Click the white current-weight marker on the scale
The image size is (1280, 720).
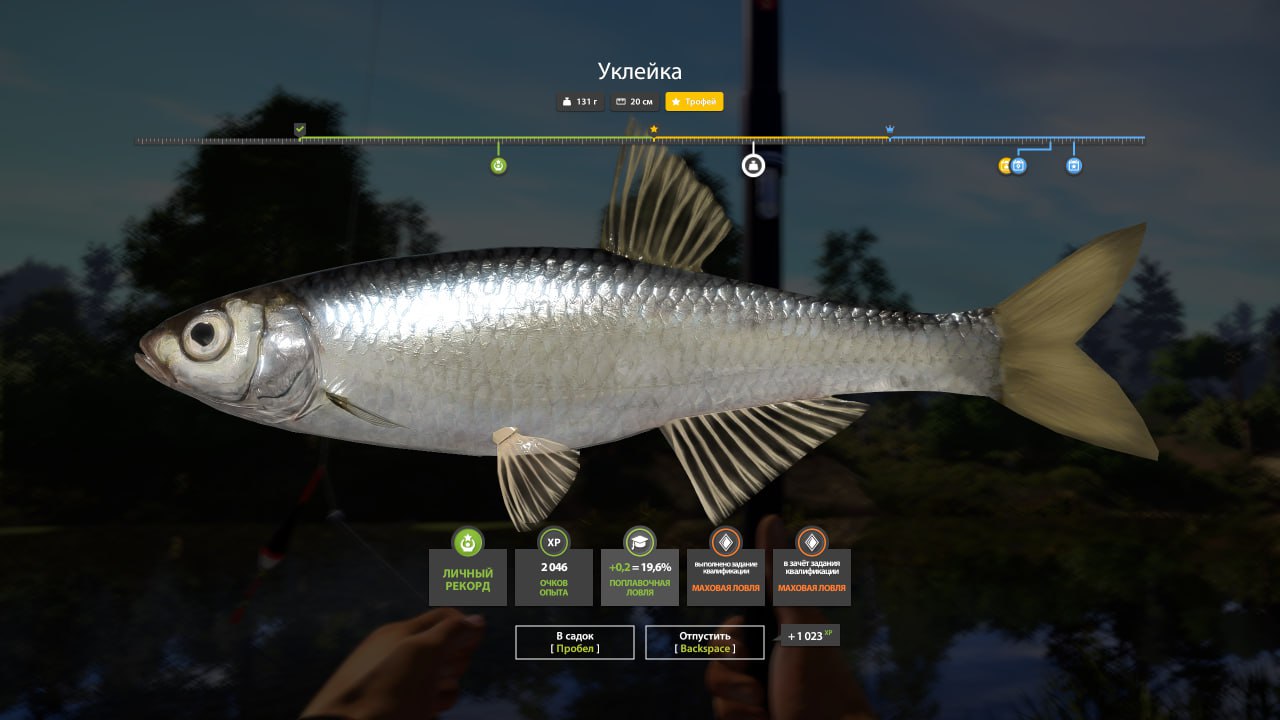[x=753, y=165]
